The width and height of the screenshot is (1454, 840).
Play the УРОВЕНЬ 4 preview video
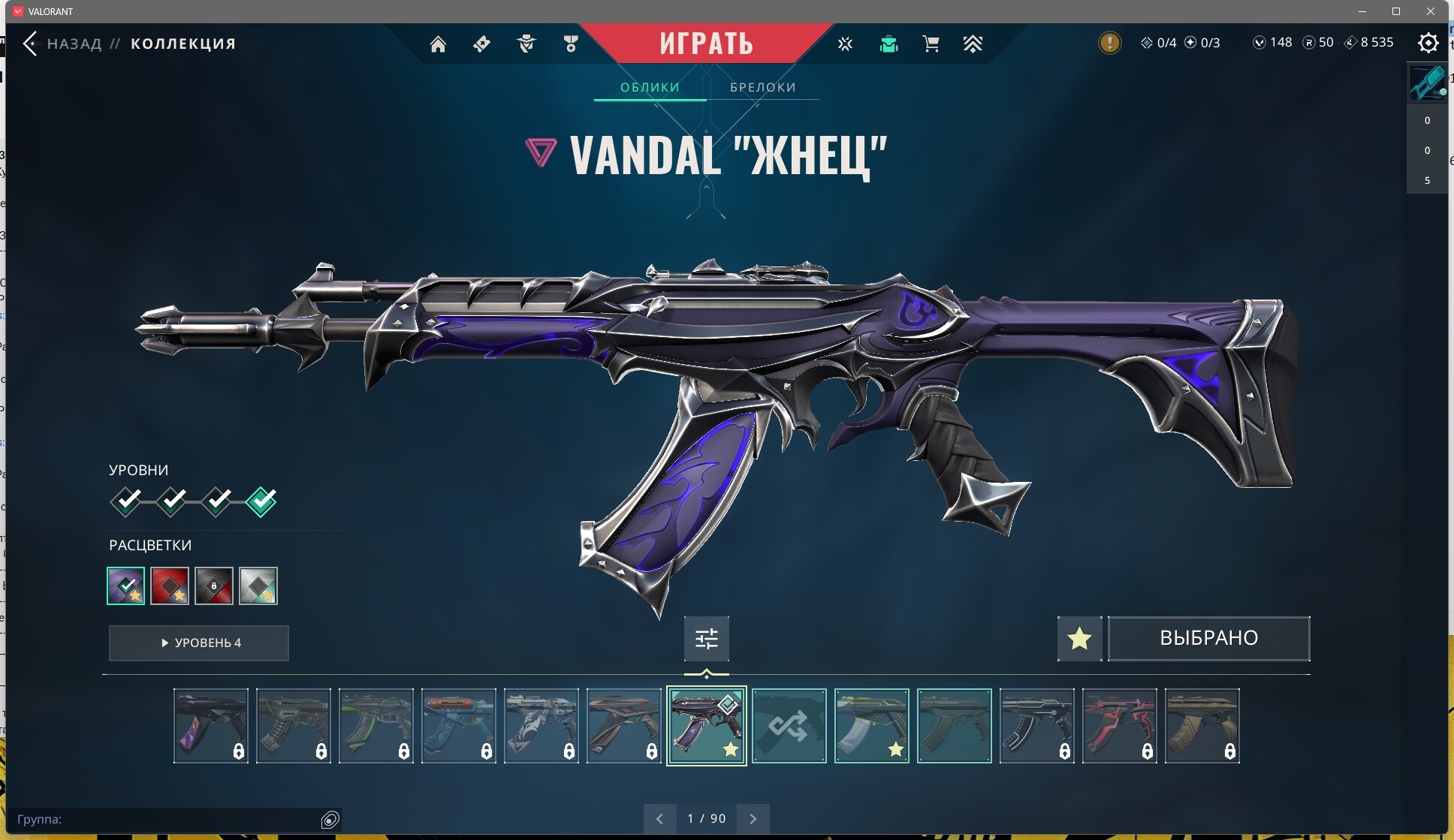point(199,643)
